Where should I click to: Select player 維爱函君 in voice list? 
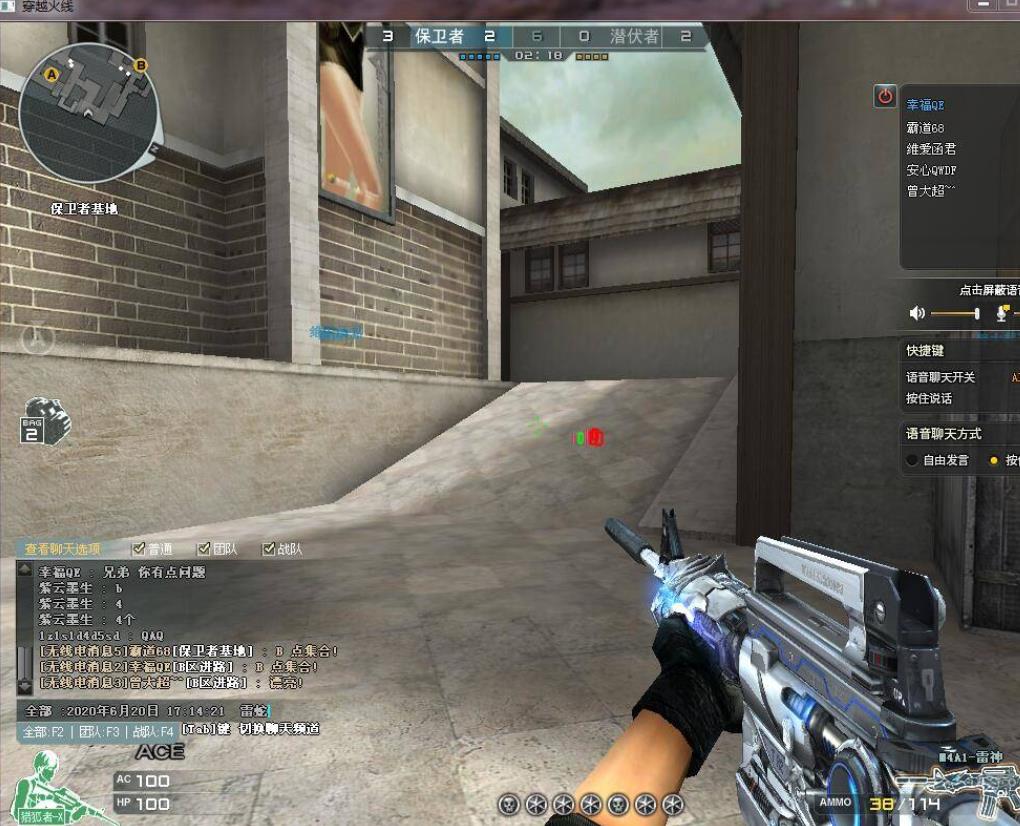(x=931, y=149)
